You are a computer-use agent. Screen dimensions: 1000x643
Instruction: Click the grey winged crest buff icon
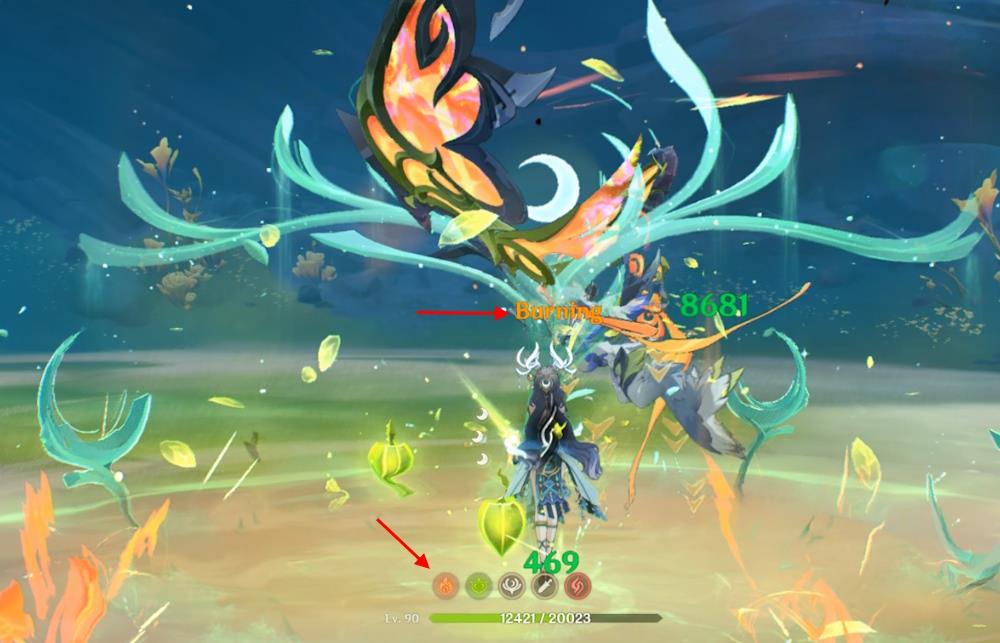(512, 586)
